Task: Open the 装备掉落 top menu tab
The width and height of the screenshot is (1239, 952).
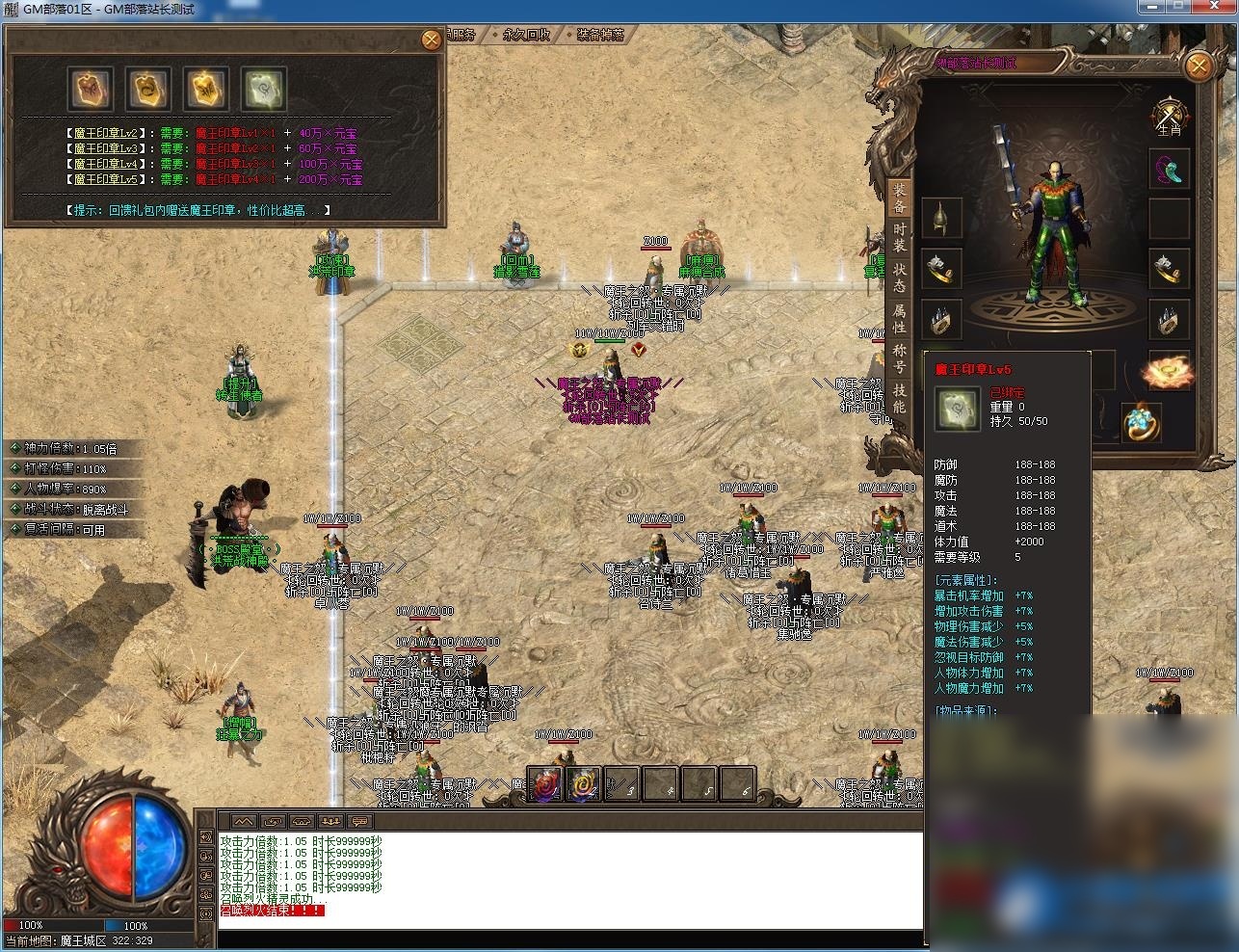Action: point(599,35)
